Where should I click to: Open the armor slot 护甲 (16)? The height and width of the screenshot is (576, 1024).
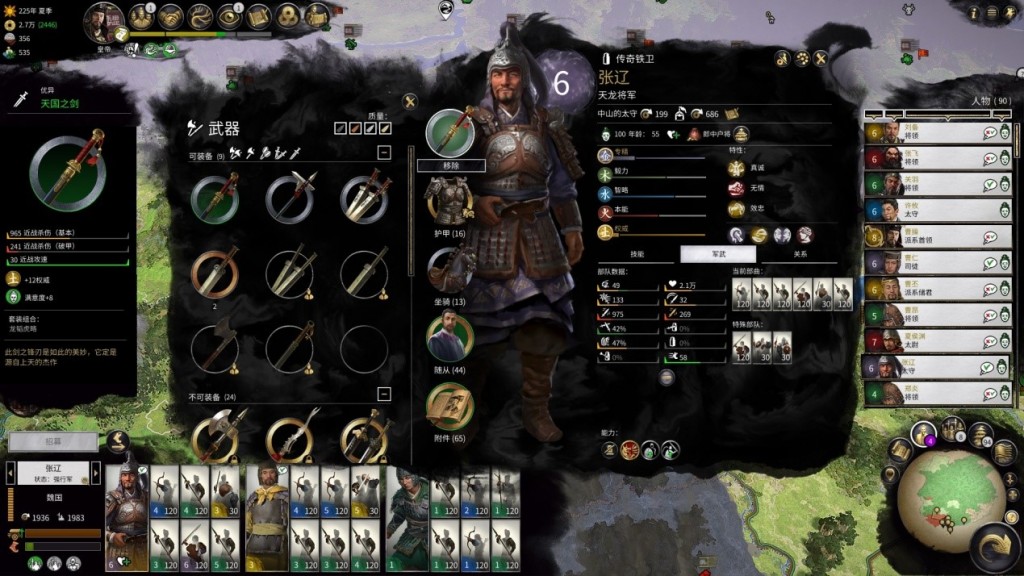click(449, 200)
